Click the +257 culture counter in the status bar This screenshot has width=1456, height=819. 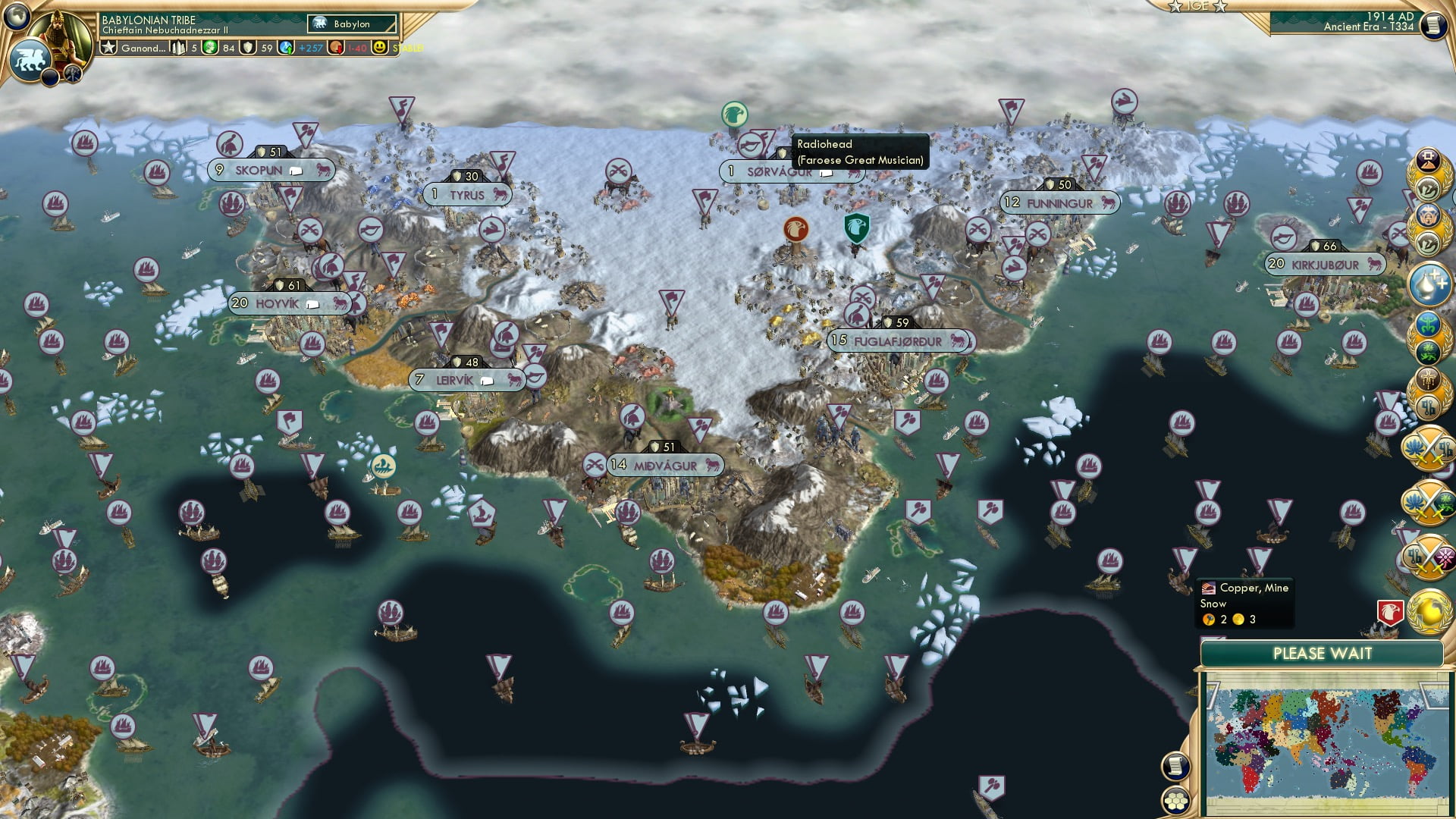312,49
